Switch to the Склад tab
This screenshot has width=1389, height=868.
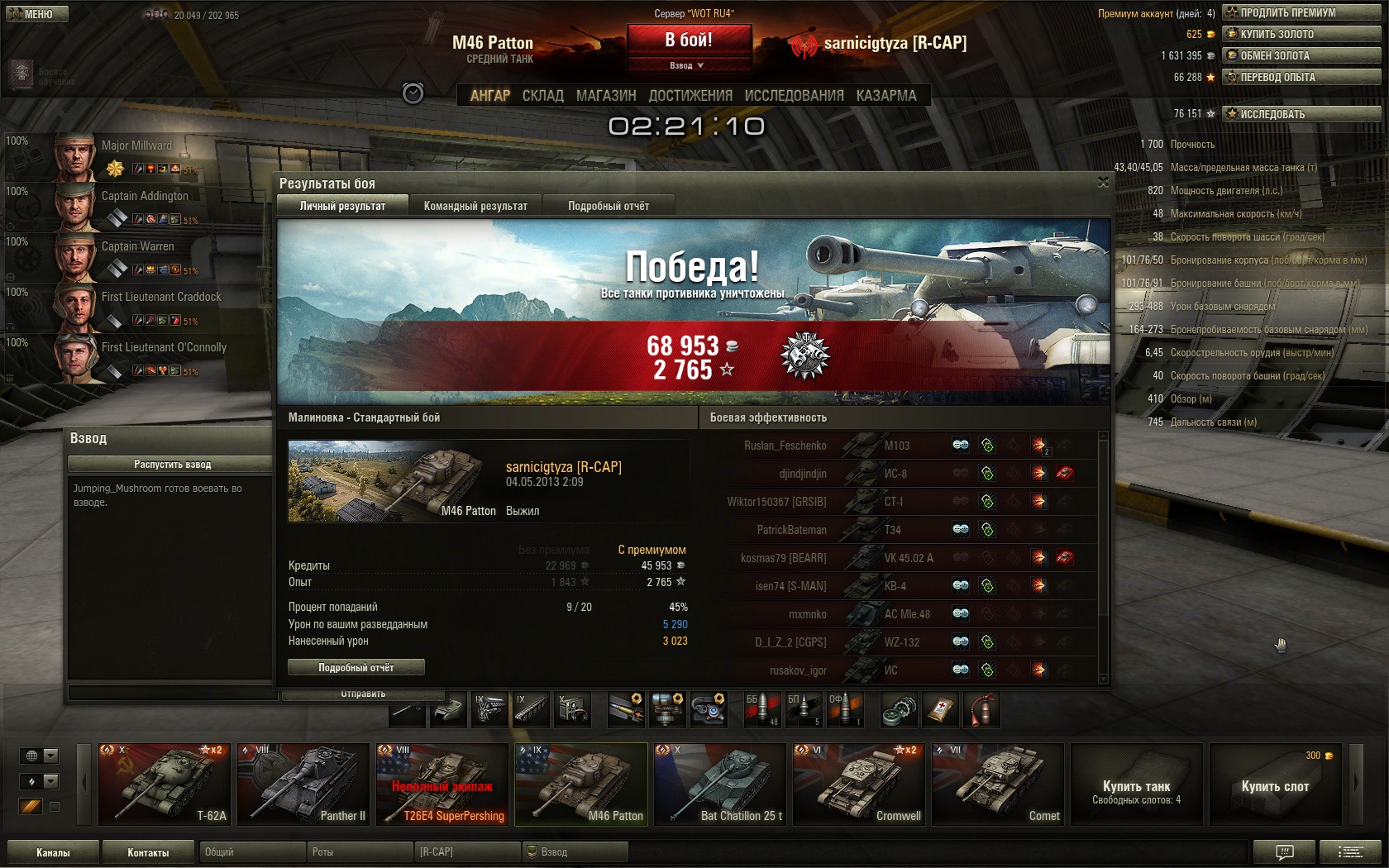(x=542, y=96)
